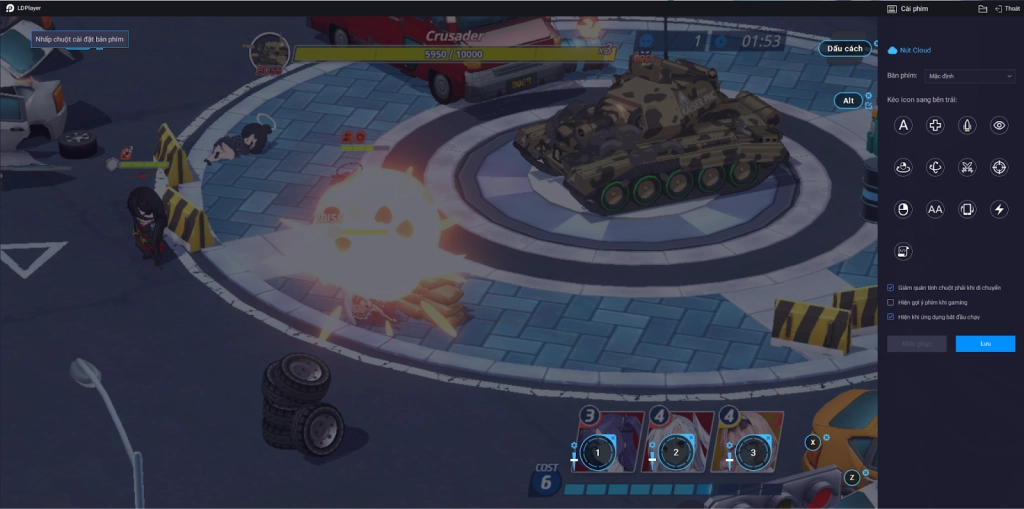1024x509 pixels.
Task: Save the keymap with the Lưu button
Action: (x=985, y=343)
